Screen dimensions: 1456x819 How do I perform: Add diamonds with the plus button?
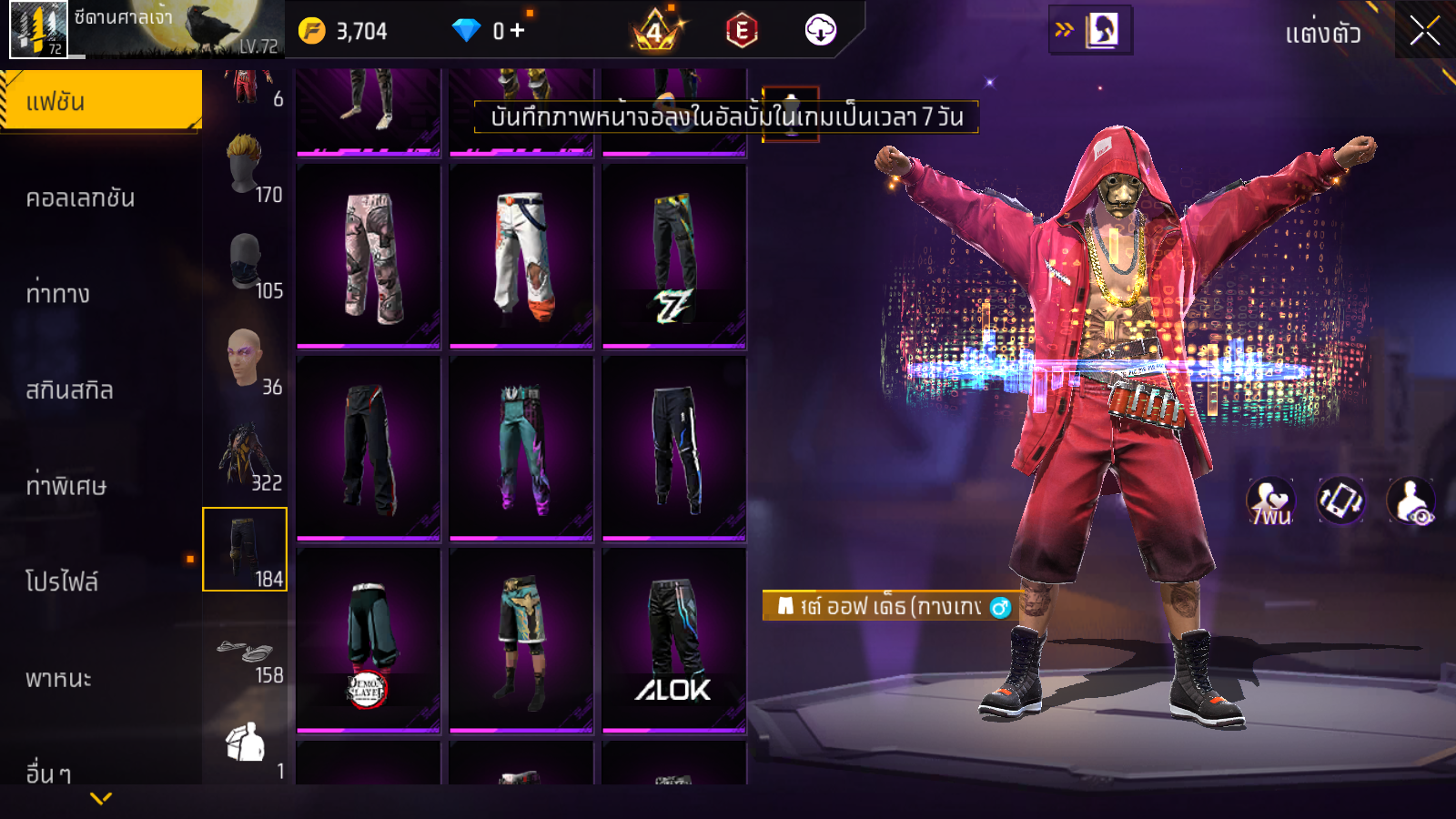pos(517,31)
